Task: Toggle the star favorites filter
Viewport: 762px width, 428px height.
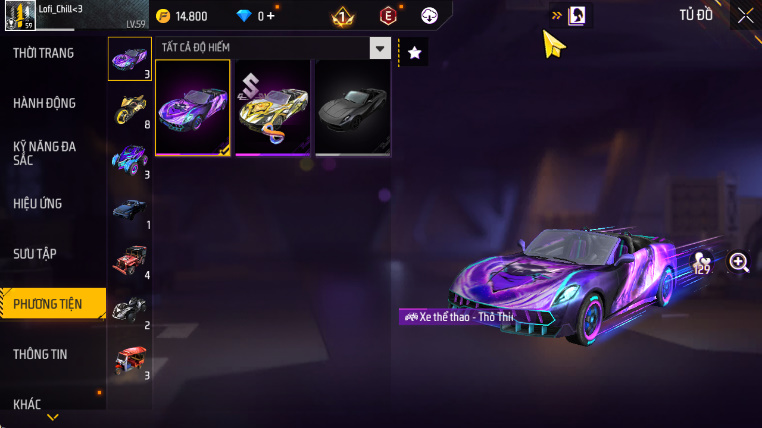Action: click(415, 52)
